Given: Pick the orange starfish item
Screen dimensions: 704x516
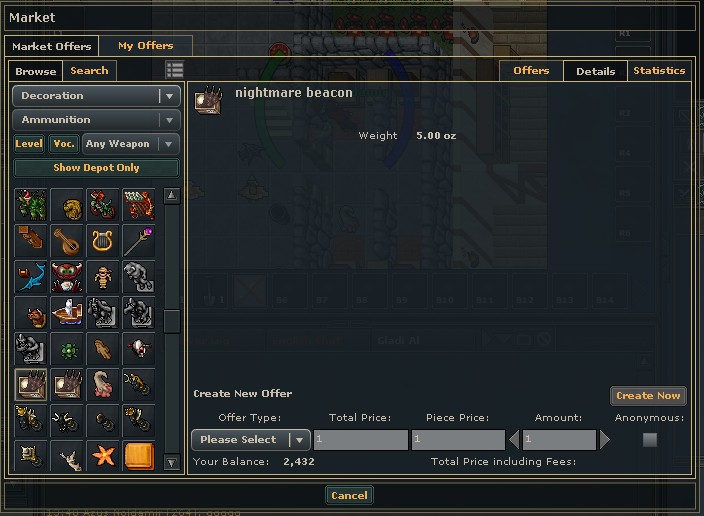Looking at the screenshot, I should 102,457.
